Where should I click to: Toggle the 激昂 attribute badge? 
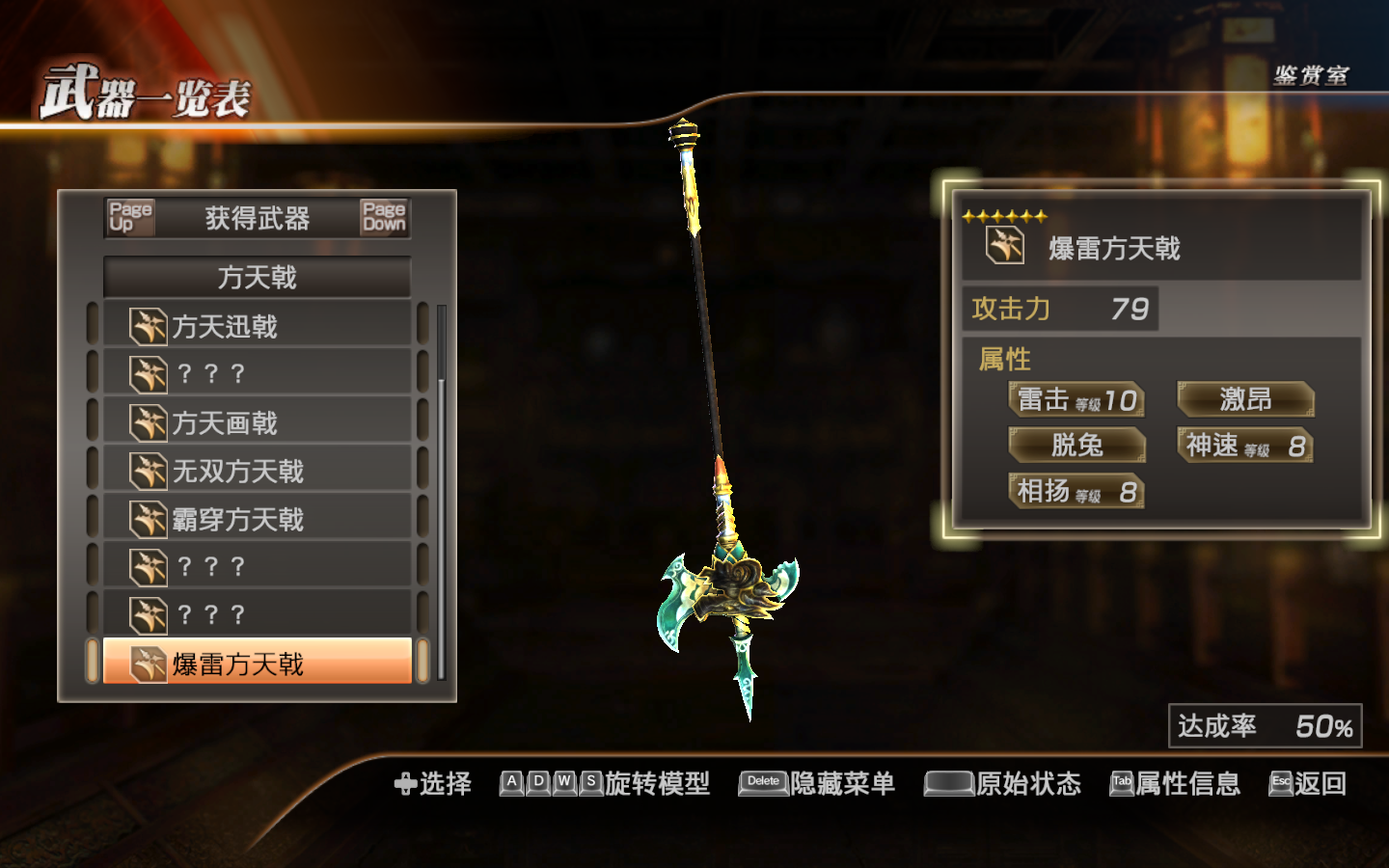(1244, 398)
